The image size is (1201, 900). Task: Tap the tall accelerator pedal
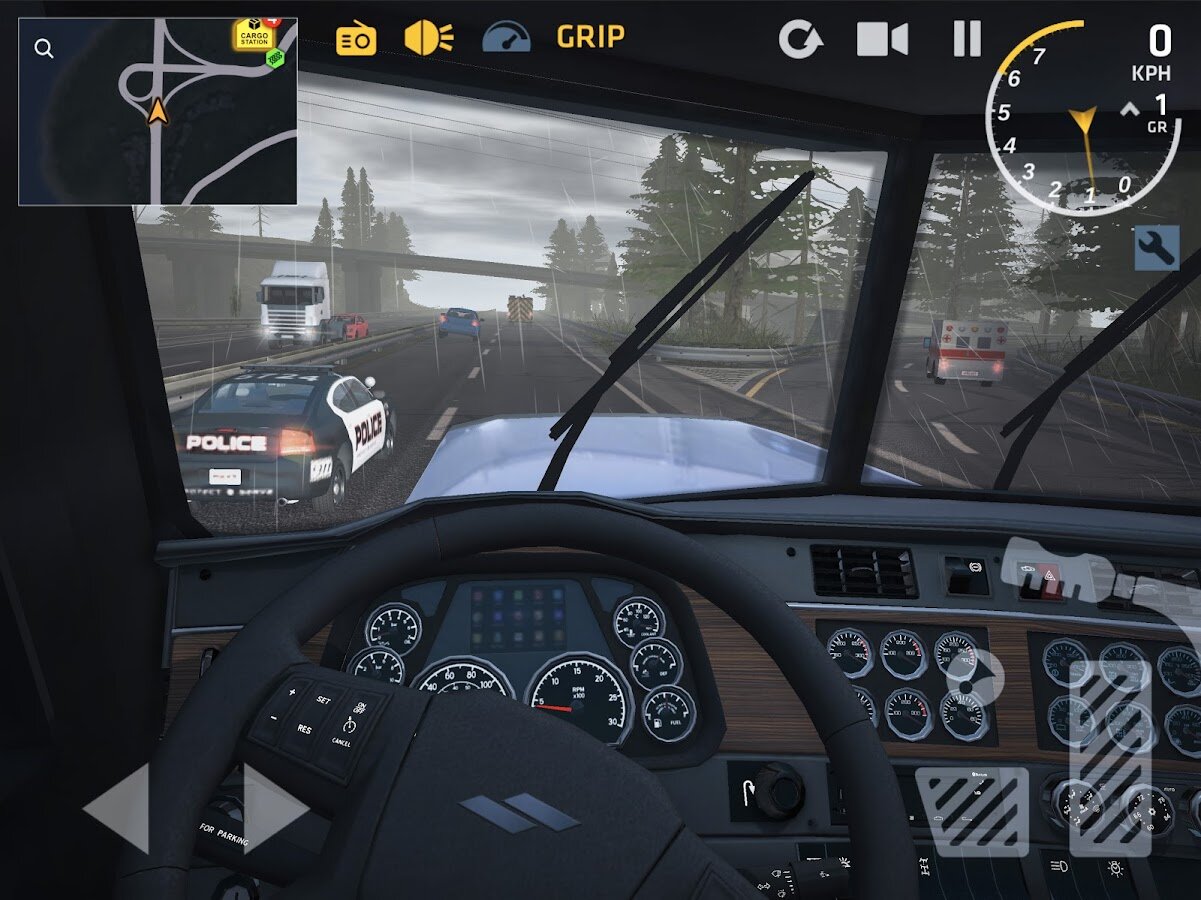(x=1108, y=756)
